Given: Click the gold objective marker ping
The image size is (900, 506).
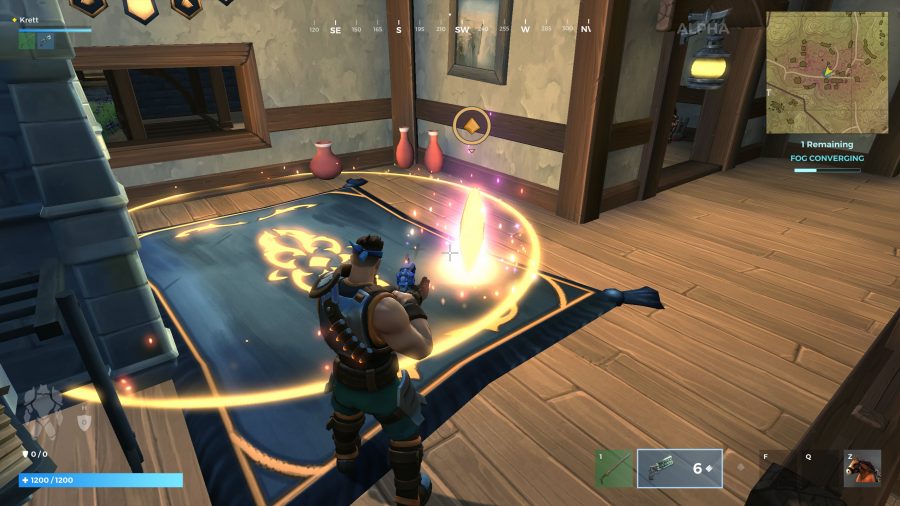Looking at the screenshot, I should [471, 125].
